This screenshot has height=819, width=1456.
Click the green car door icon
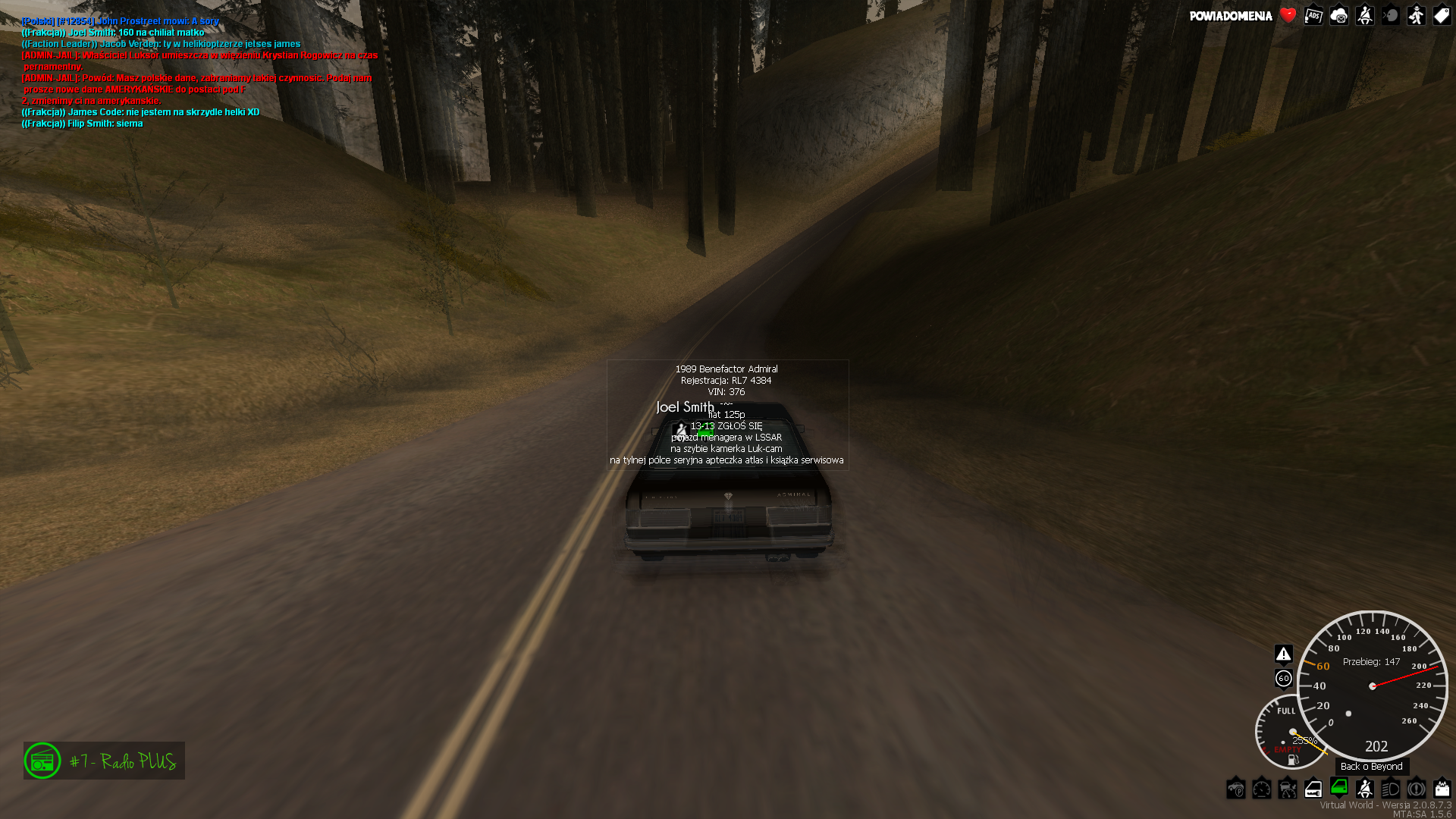(x=1339, y=787)
